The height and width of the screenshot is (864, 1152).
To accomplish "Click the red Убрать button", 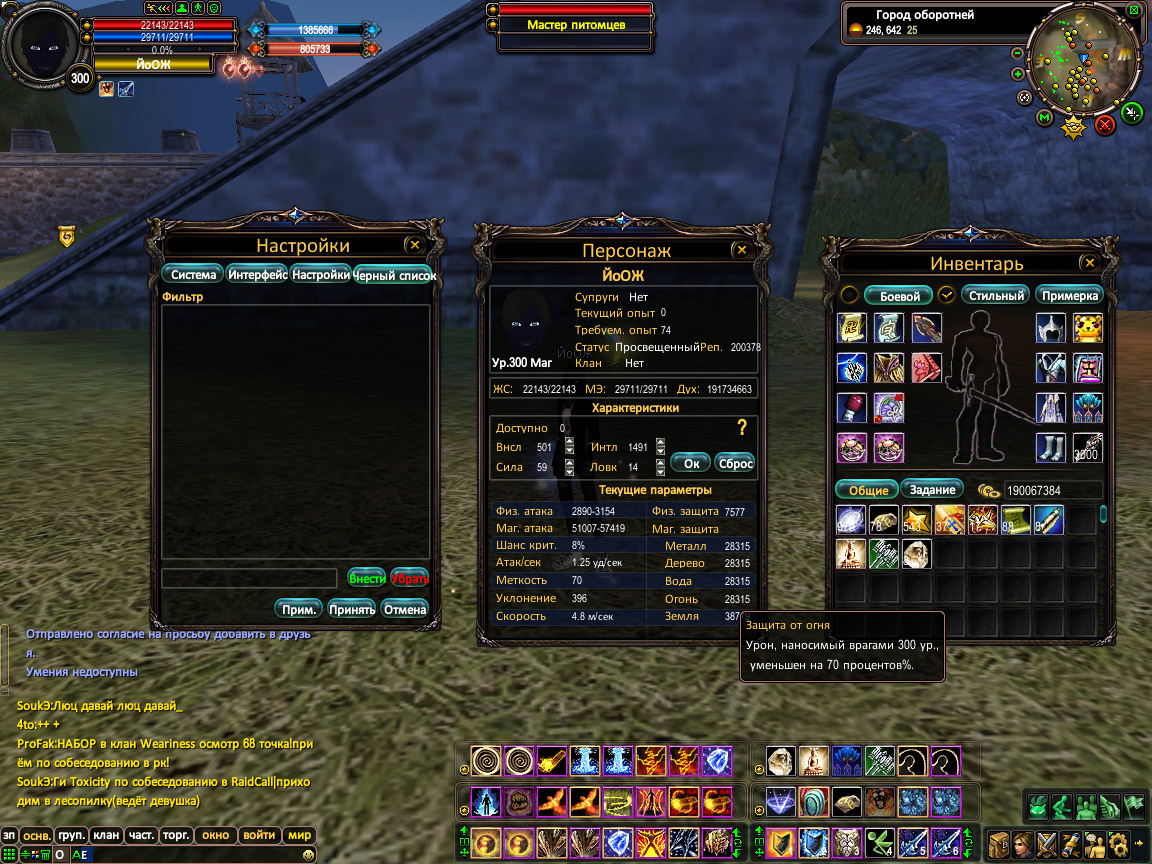I will click(409, 578).
